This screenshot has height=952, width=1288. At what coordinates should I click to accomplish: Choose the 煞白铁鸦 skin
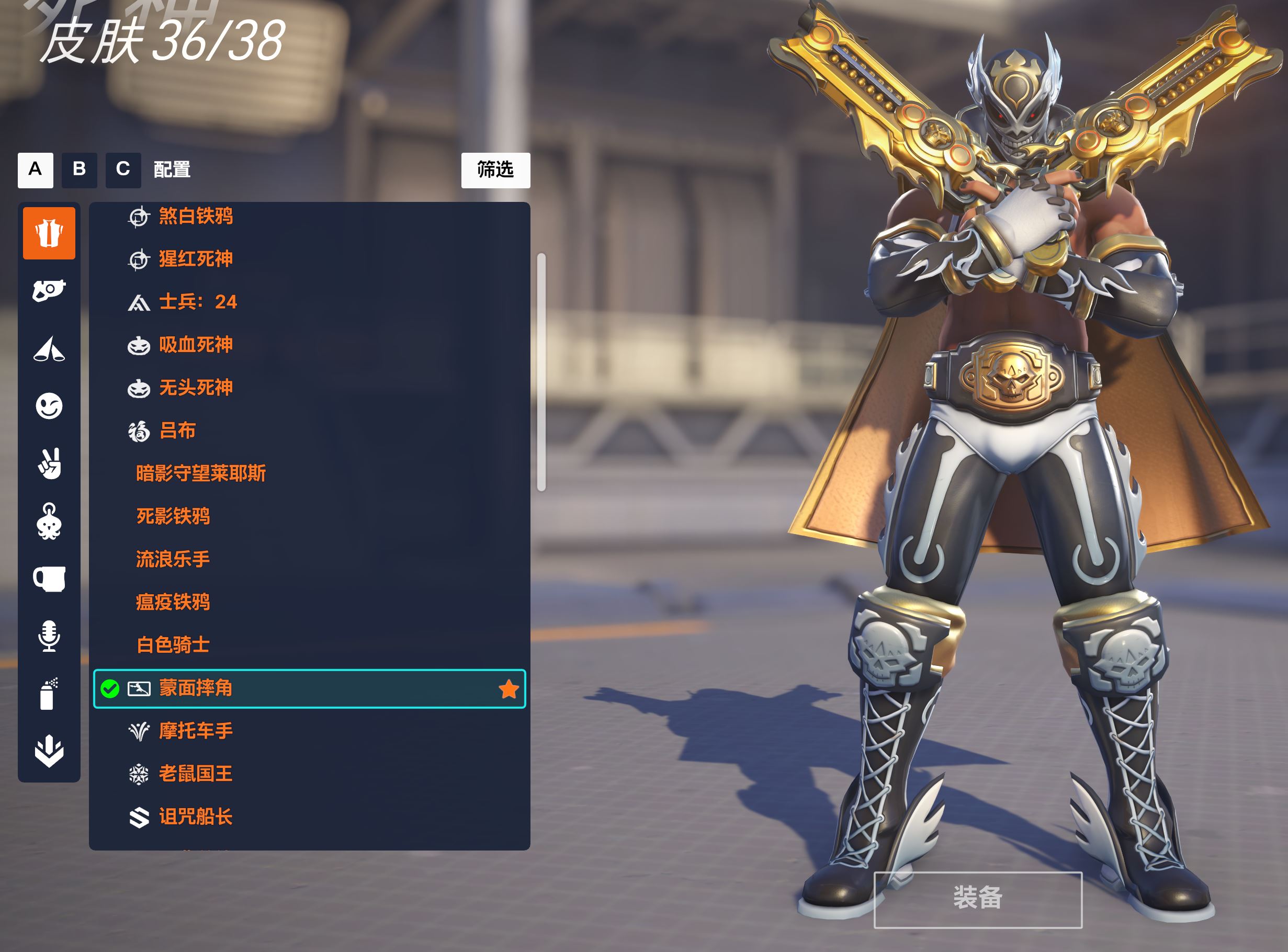point(195,216)
